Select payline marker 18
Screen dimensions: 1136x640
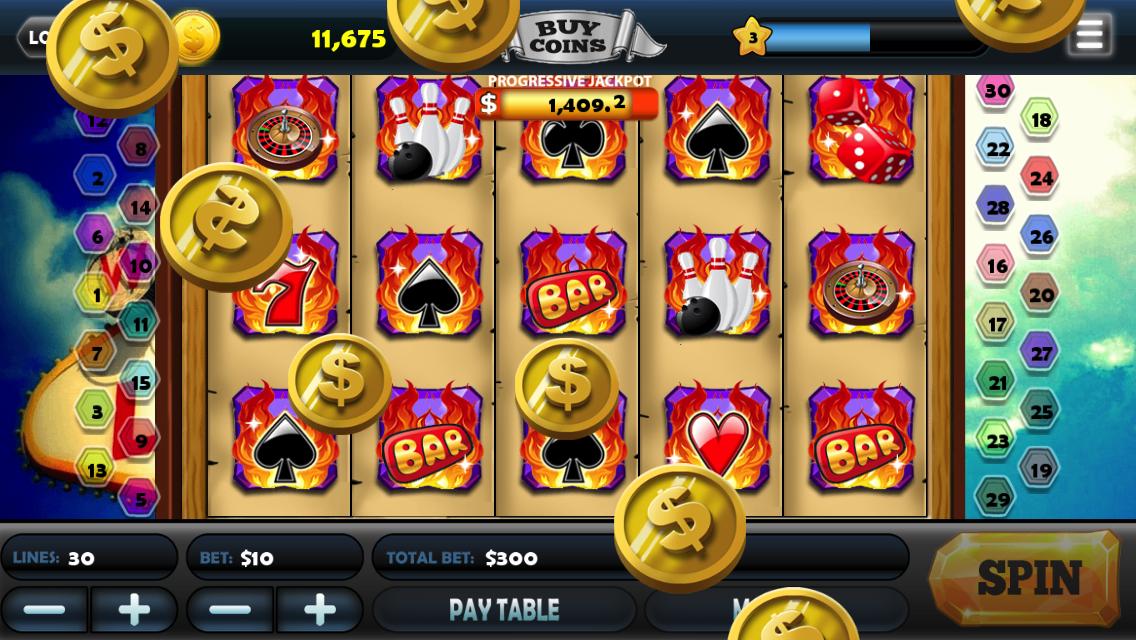pos(1040,120)
